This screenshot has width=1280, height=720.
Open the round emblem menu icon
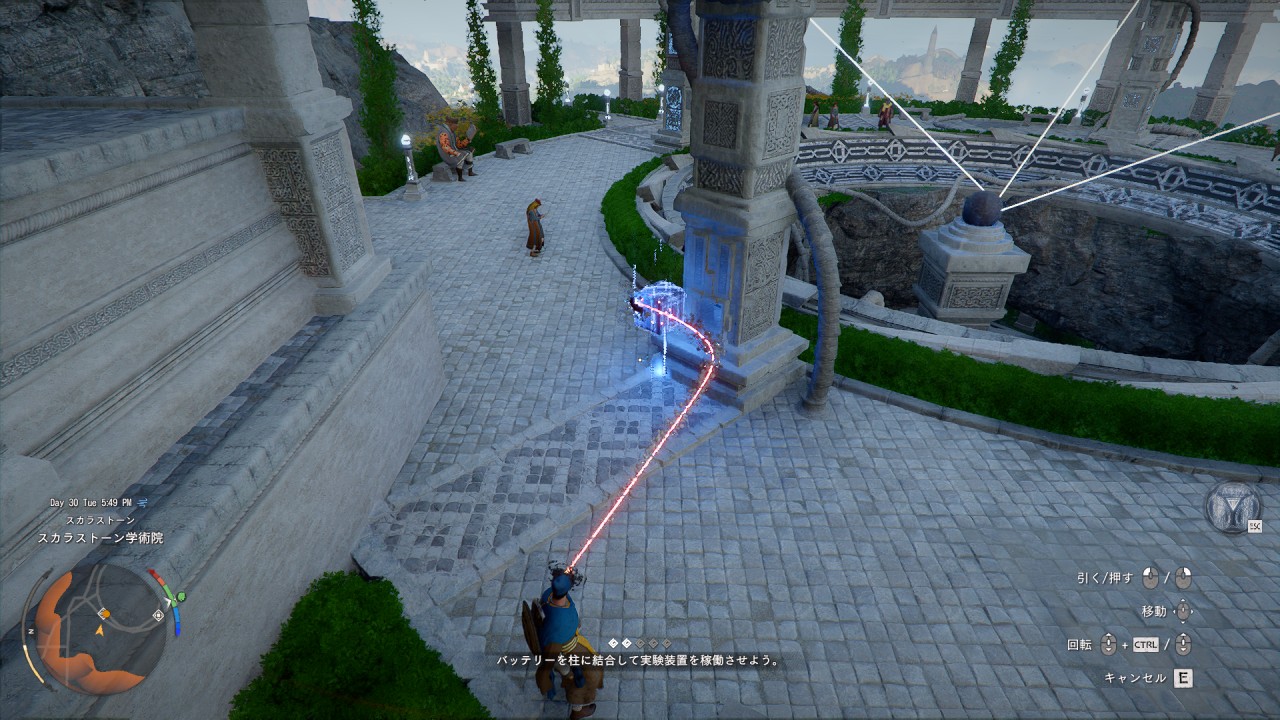click(1232, 507)
